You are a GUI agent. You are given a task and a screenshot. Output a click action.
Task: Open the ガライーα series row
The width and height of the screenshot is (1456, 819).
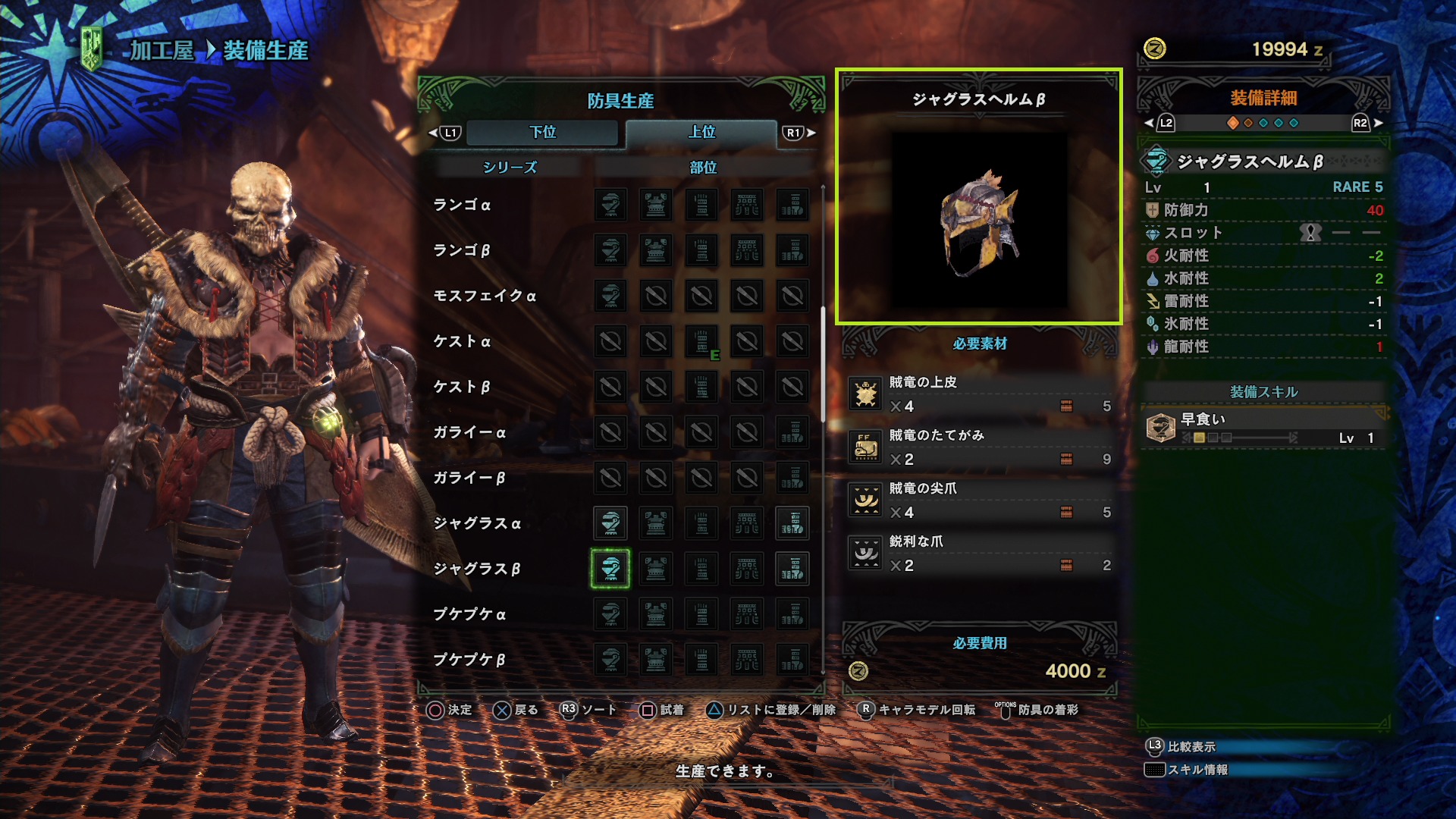(469, 432)
